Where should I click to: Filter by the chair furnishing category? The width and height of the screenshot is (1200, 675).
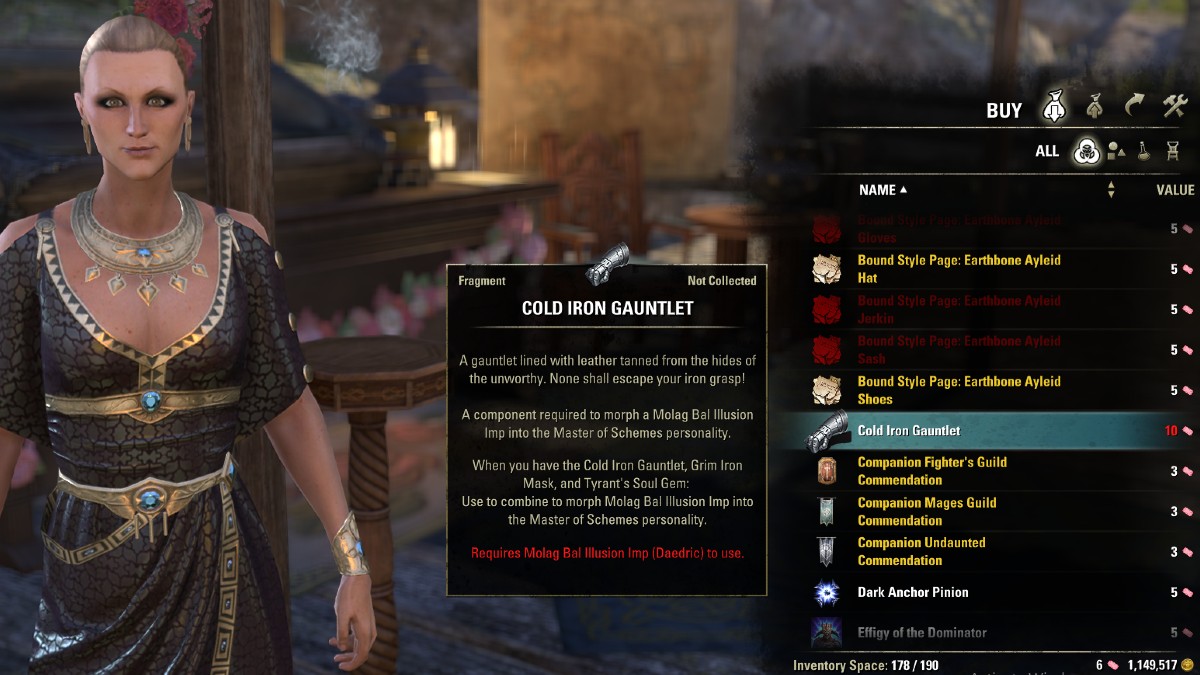point(1173,152)
